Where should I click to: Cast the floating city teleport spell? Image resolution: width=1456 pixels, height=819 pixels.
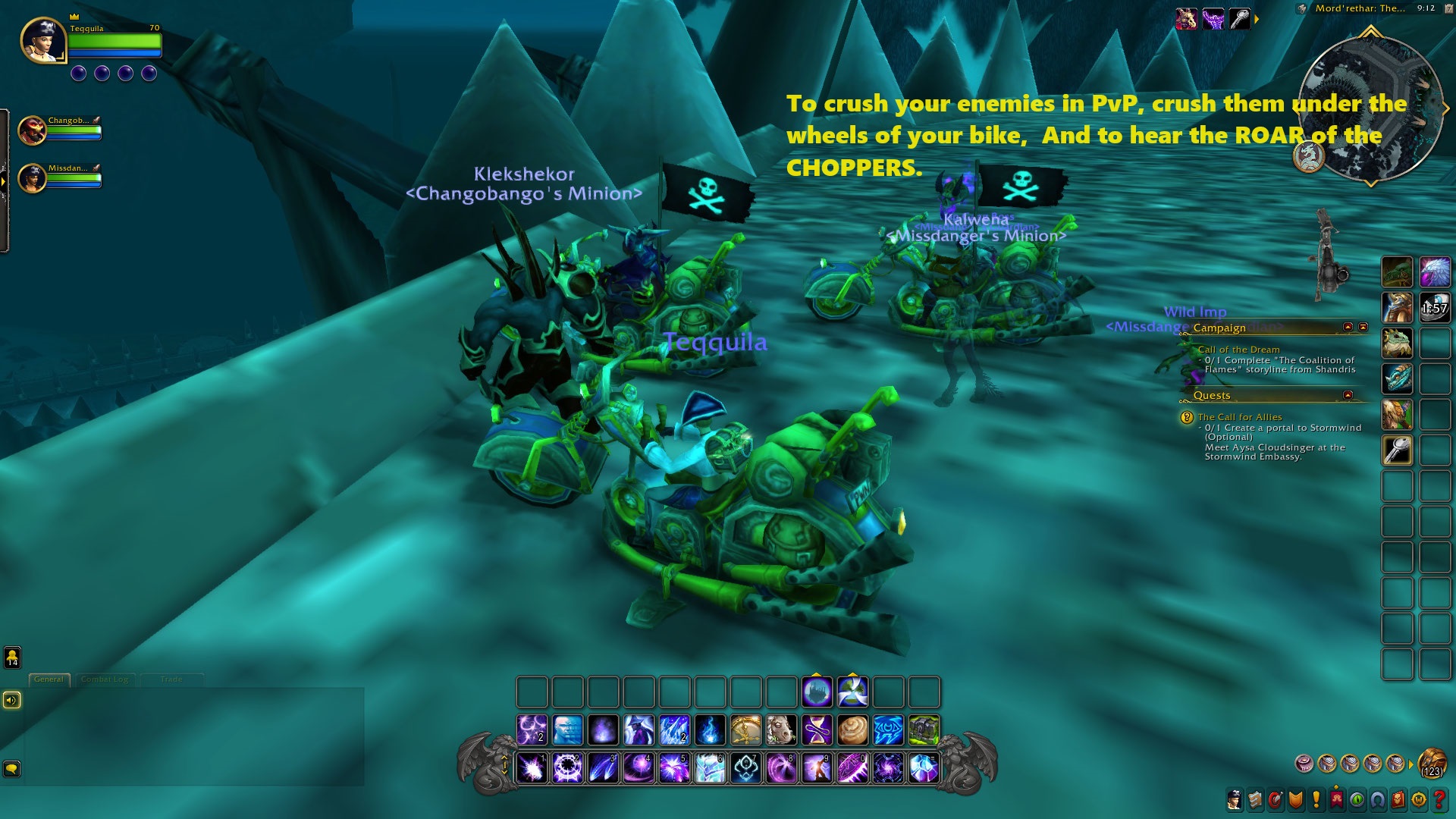817,692
